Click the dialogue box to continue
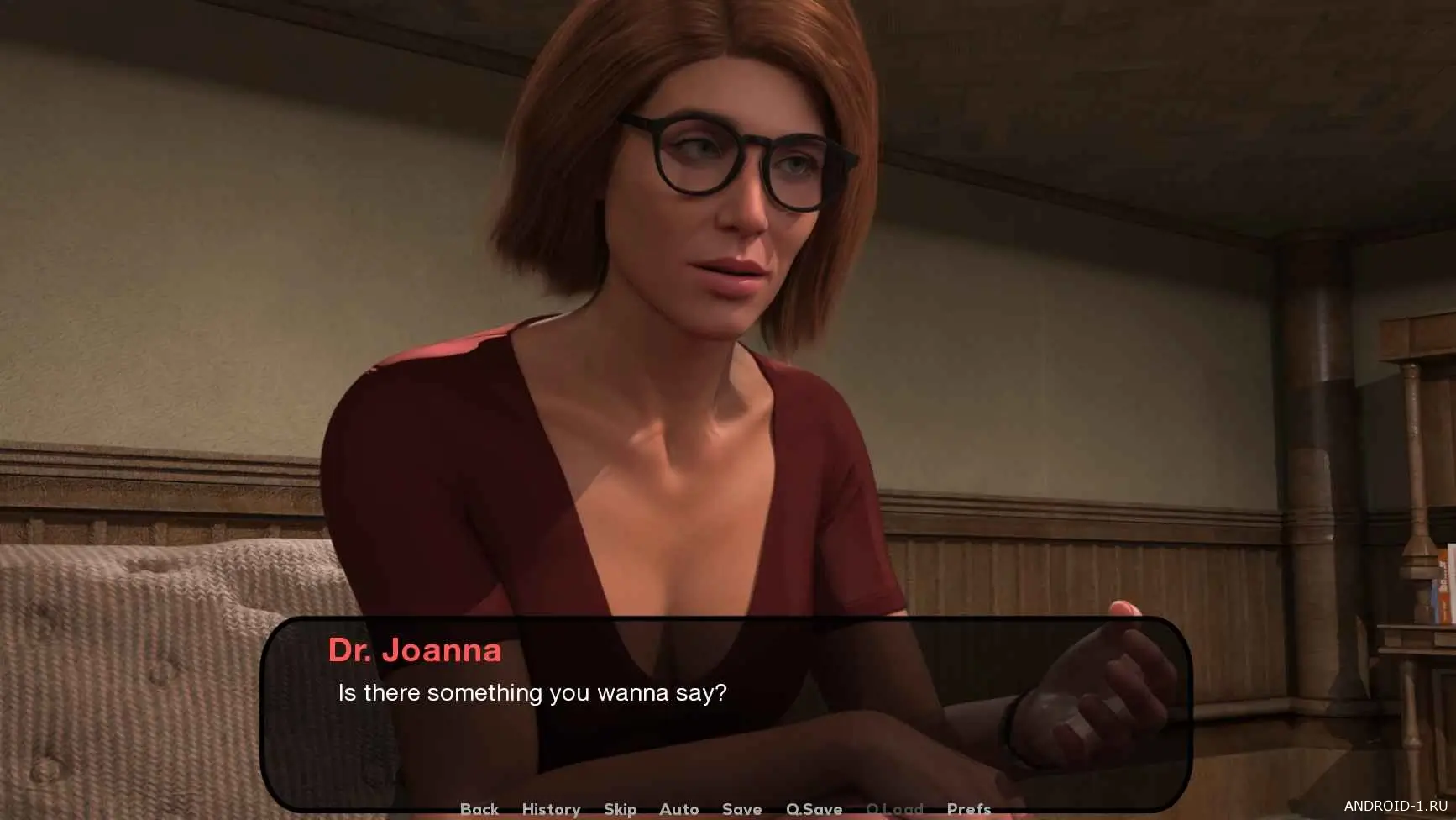This screenshot has width=1456, height=820. click(x=725, y=712)
